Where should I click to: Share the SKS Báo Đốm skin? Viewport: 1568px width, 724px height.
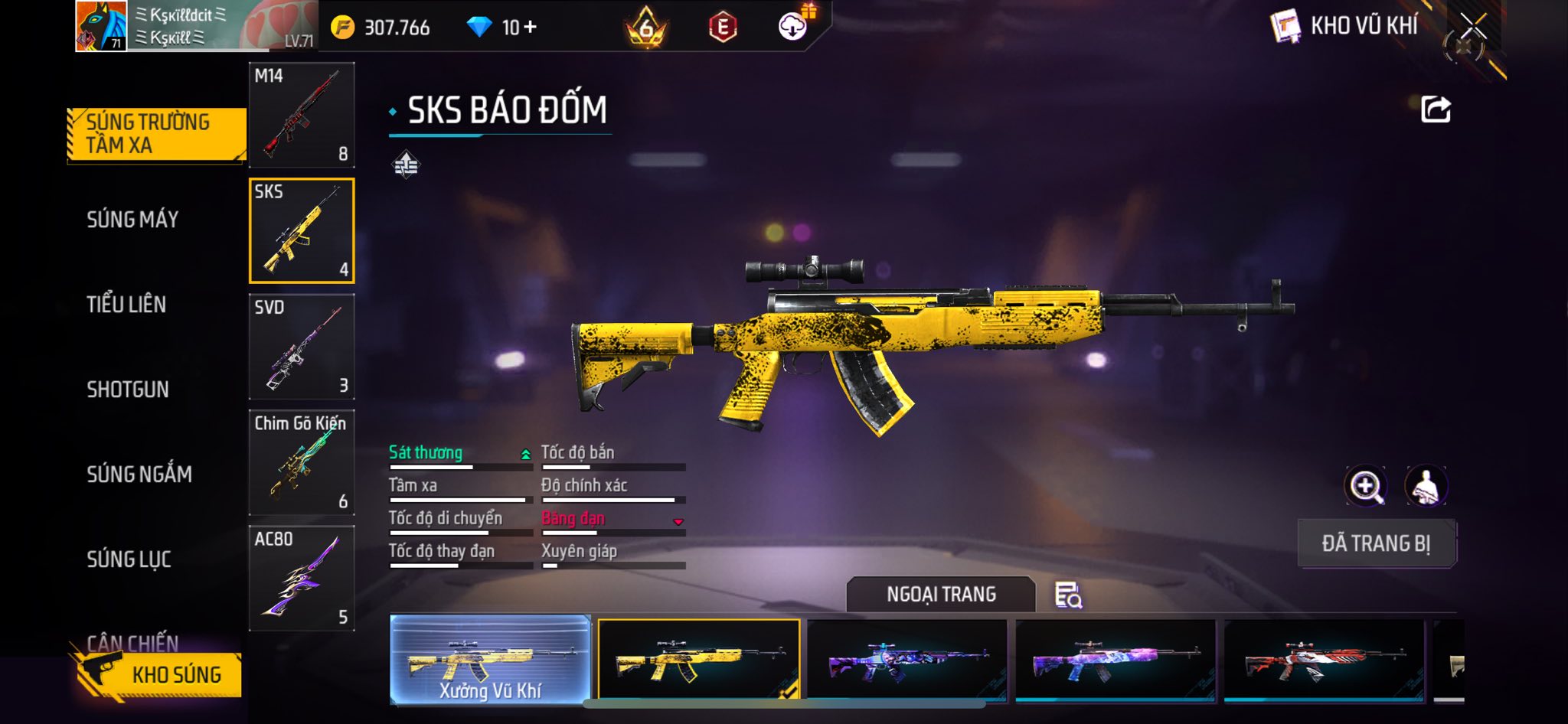pyautogui.click(x=1436, y=109)
